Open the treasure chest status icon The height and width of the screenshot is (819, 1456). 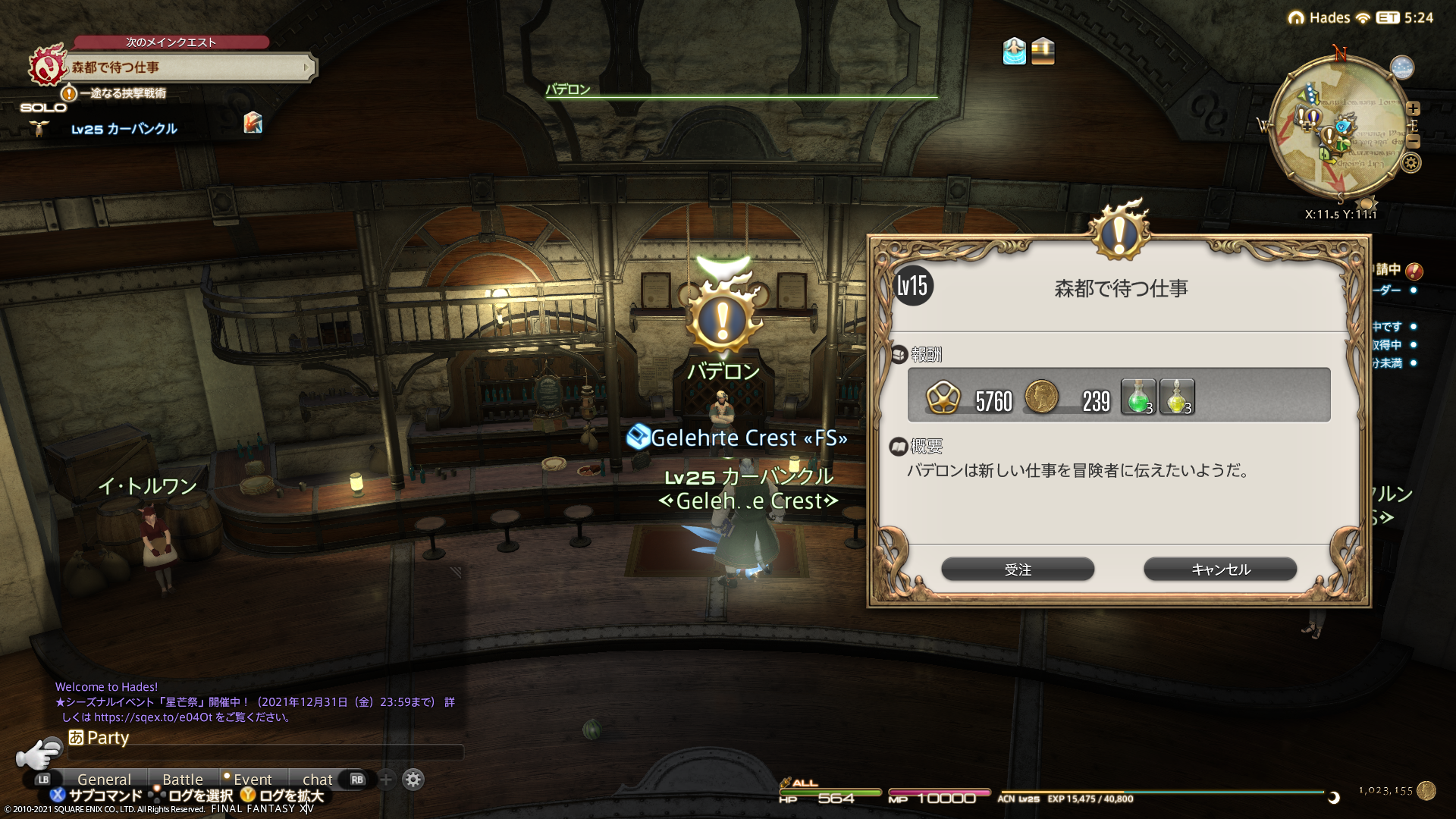(x=1043, y=52)
